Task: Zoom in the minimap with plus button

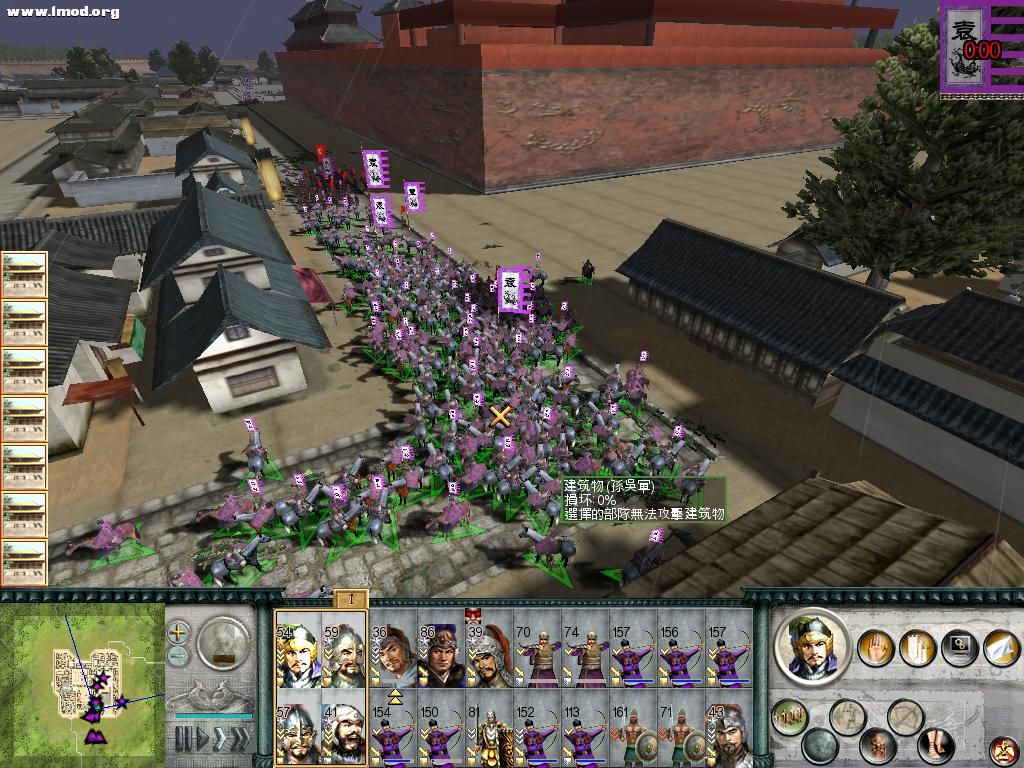Action: (178, 632)
